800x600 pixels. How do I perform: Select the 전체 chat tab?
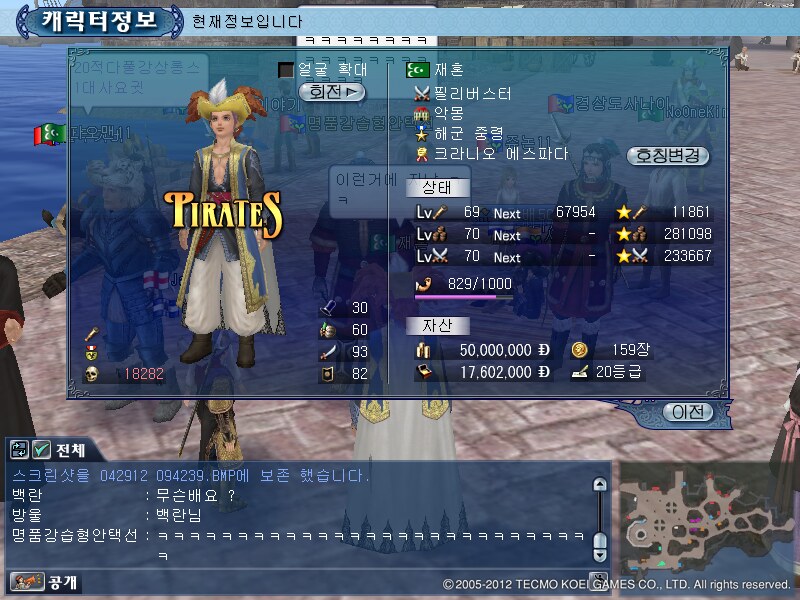pos(72,450)
